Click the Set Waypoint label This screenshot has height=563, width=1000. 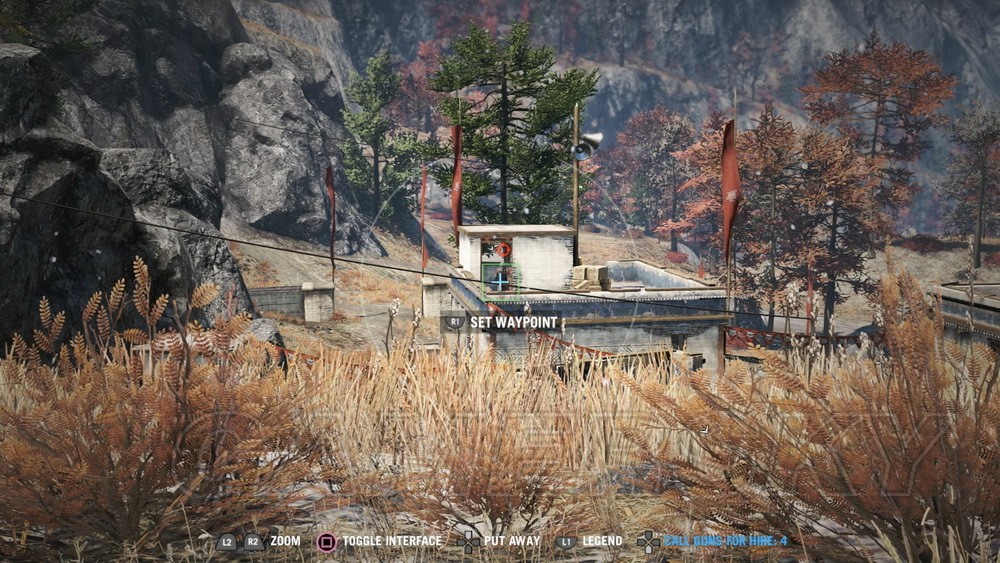(514, 323)
